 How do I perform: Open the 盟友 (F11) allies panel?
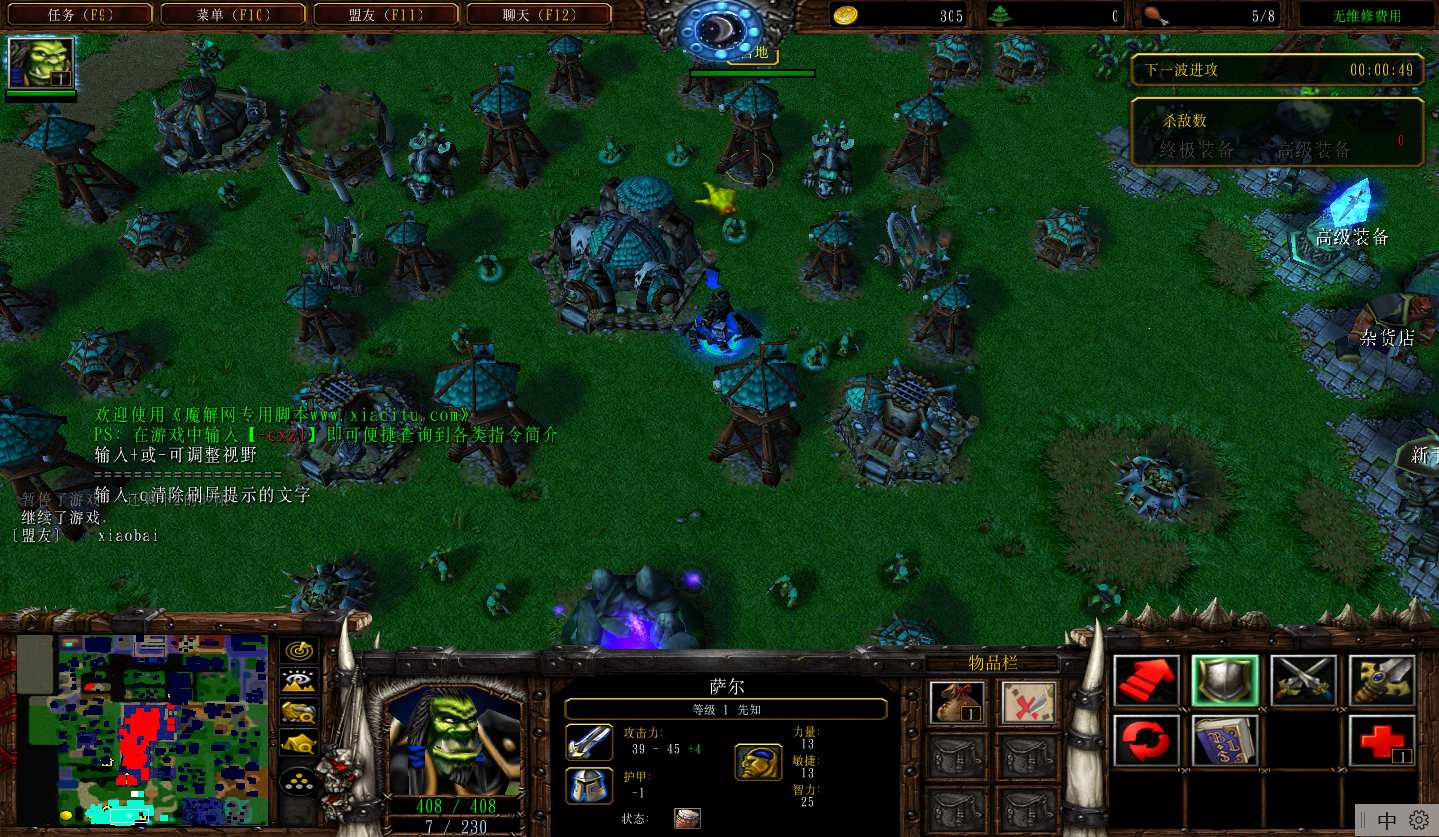tap(387, 15)
